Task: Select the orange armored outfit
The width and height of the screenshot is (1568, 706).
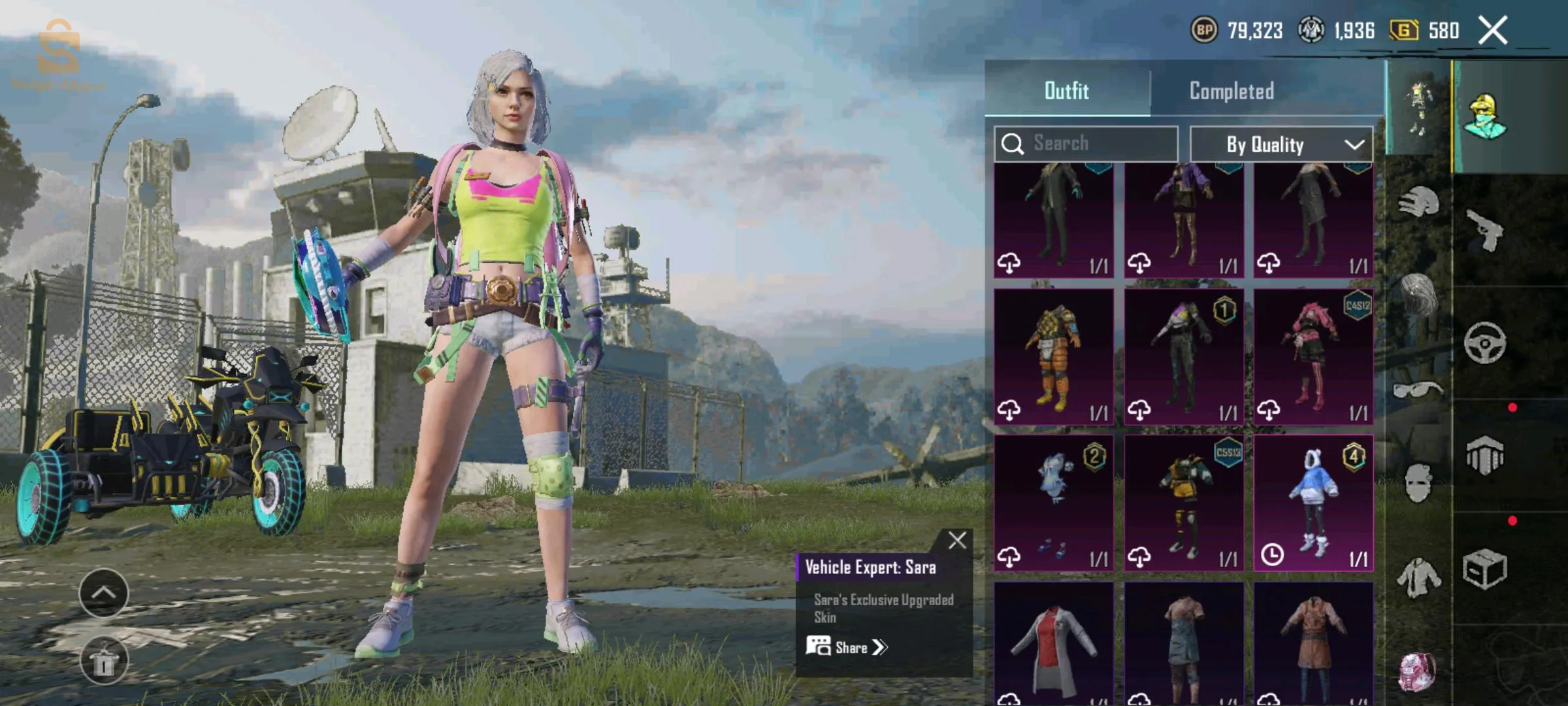Action: point(1053,356)
